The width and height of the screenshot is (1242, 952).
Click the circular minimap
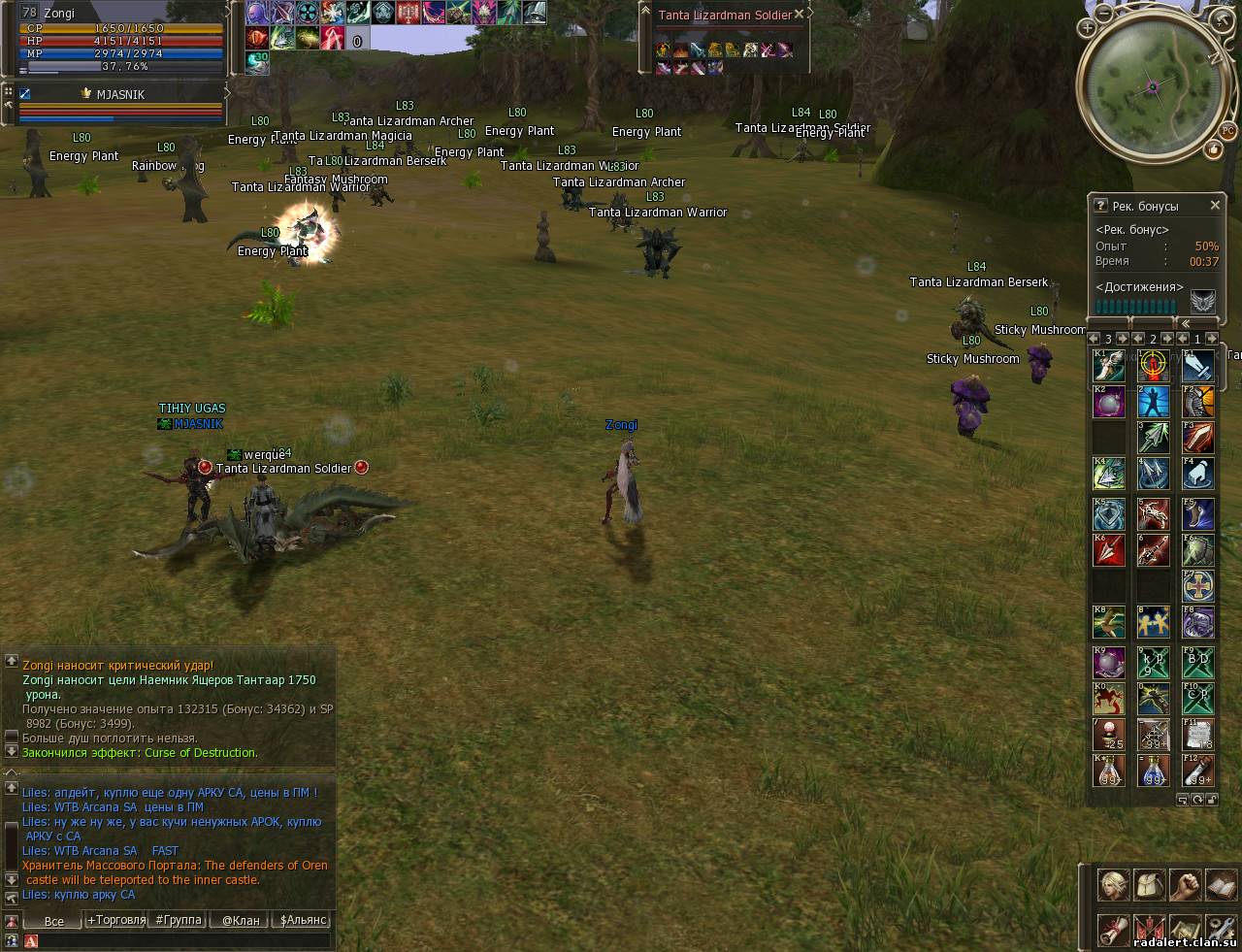(x=1153, y=87)
